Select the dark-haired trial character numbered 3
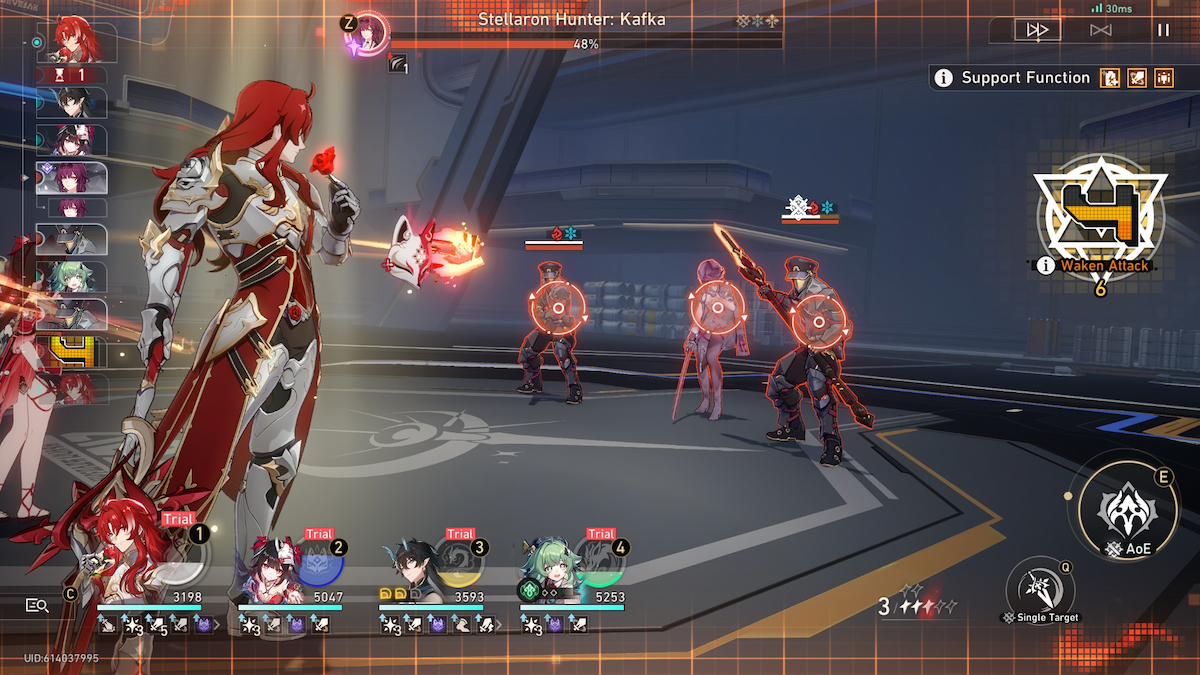 click(432, 567)
